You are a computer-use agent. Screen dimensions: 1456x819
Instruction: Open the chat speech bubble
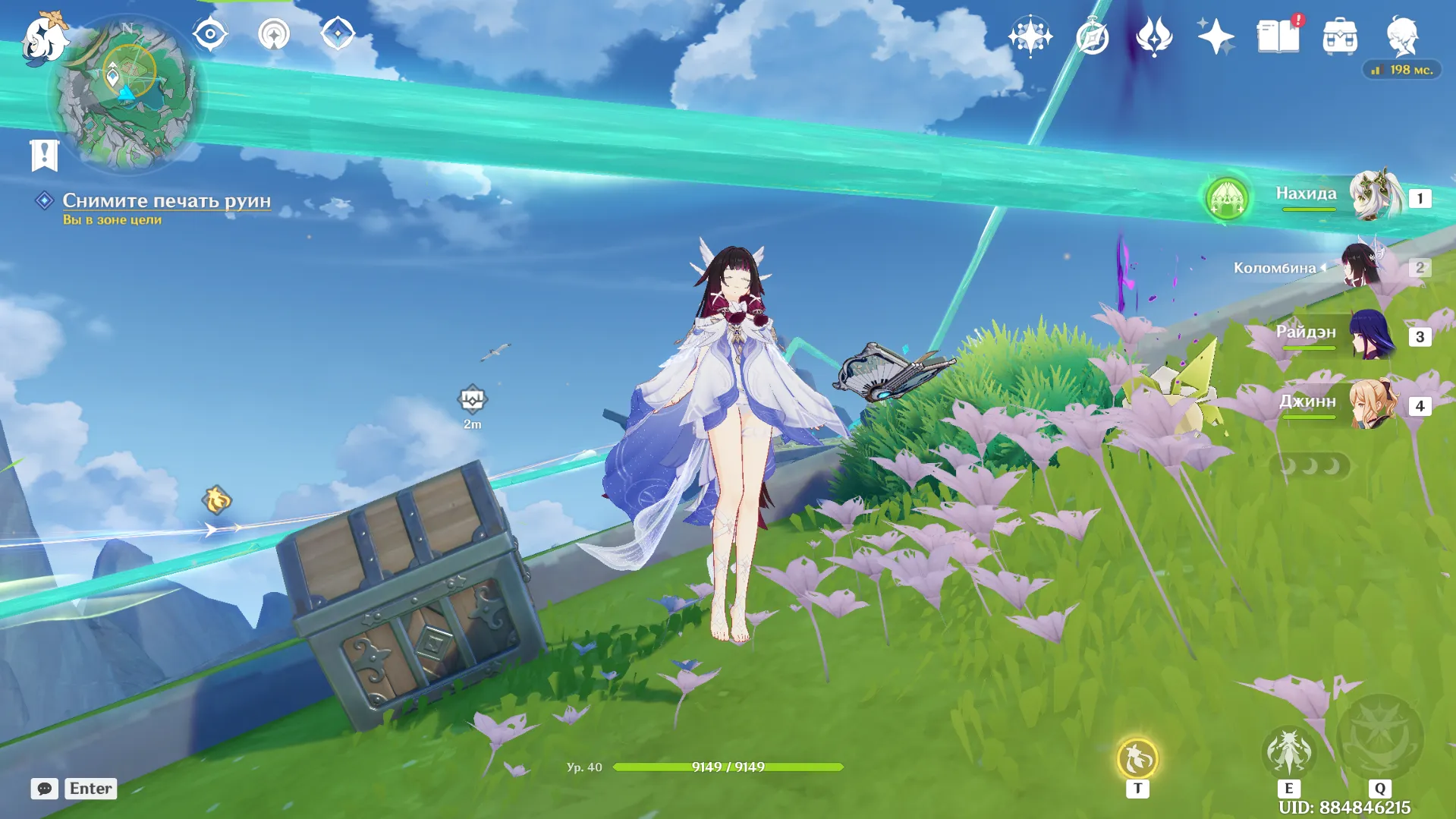coord(44,789)
